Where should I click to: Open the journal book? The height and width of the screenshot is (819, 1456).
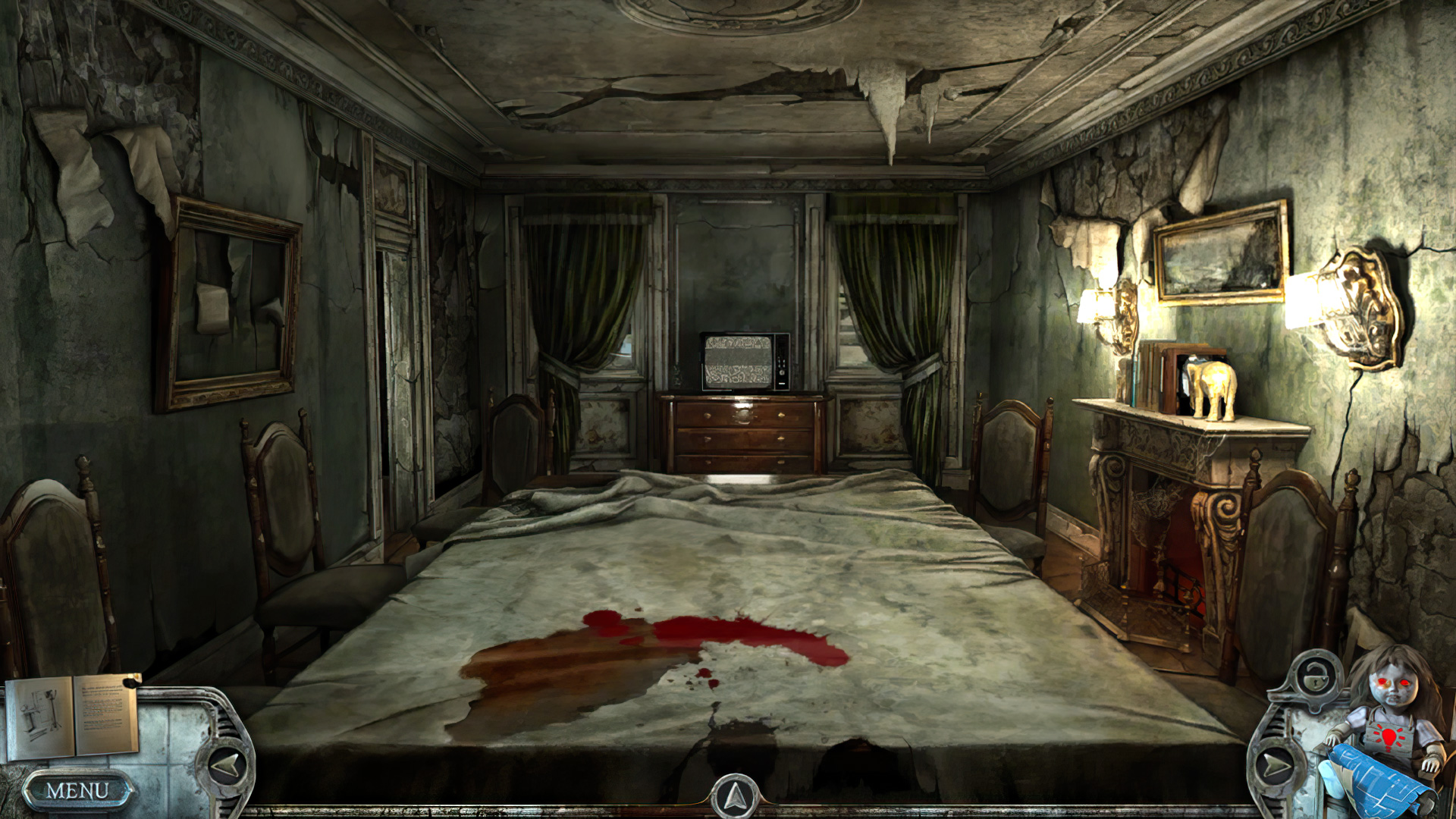point(72,715)
